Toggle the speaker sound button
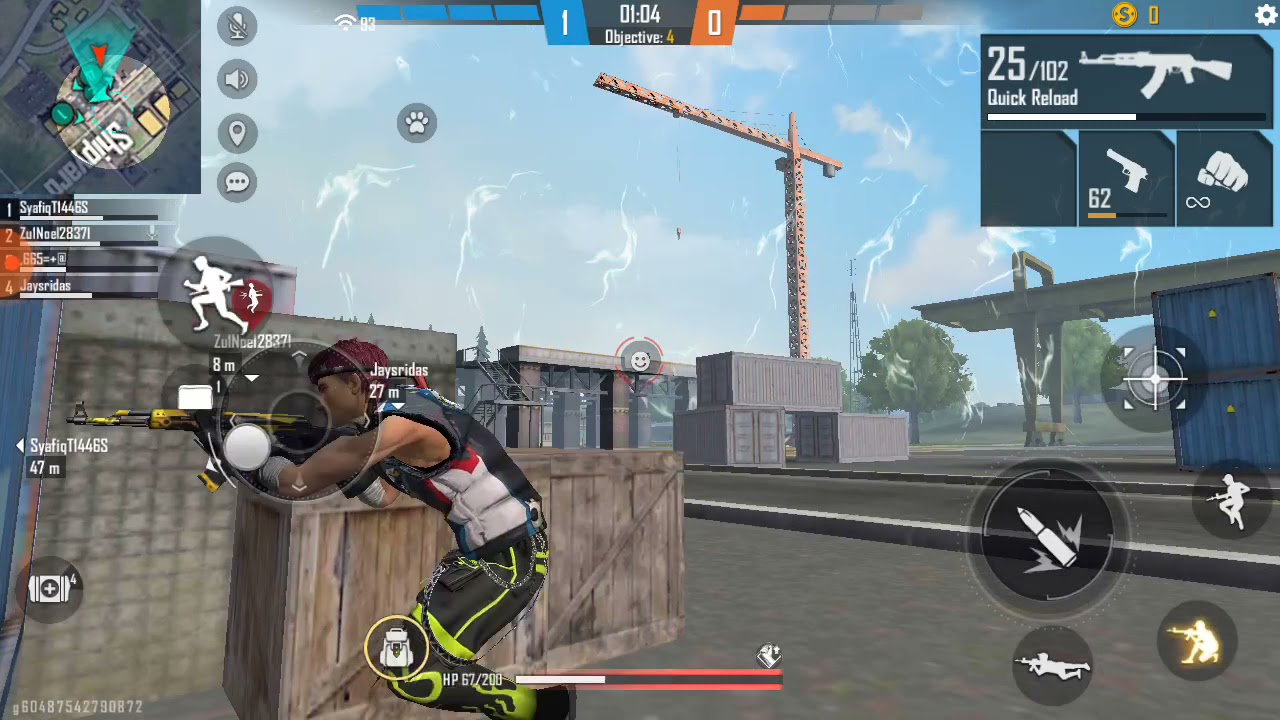Screen dimensions: 1280x720 tap(237, 80)
